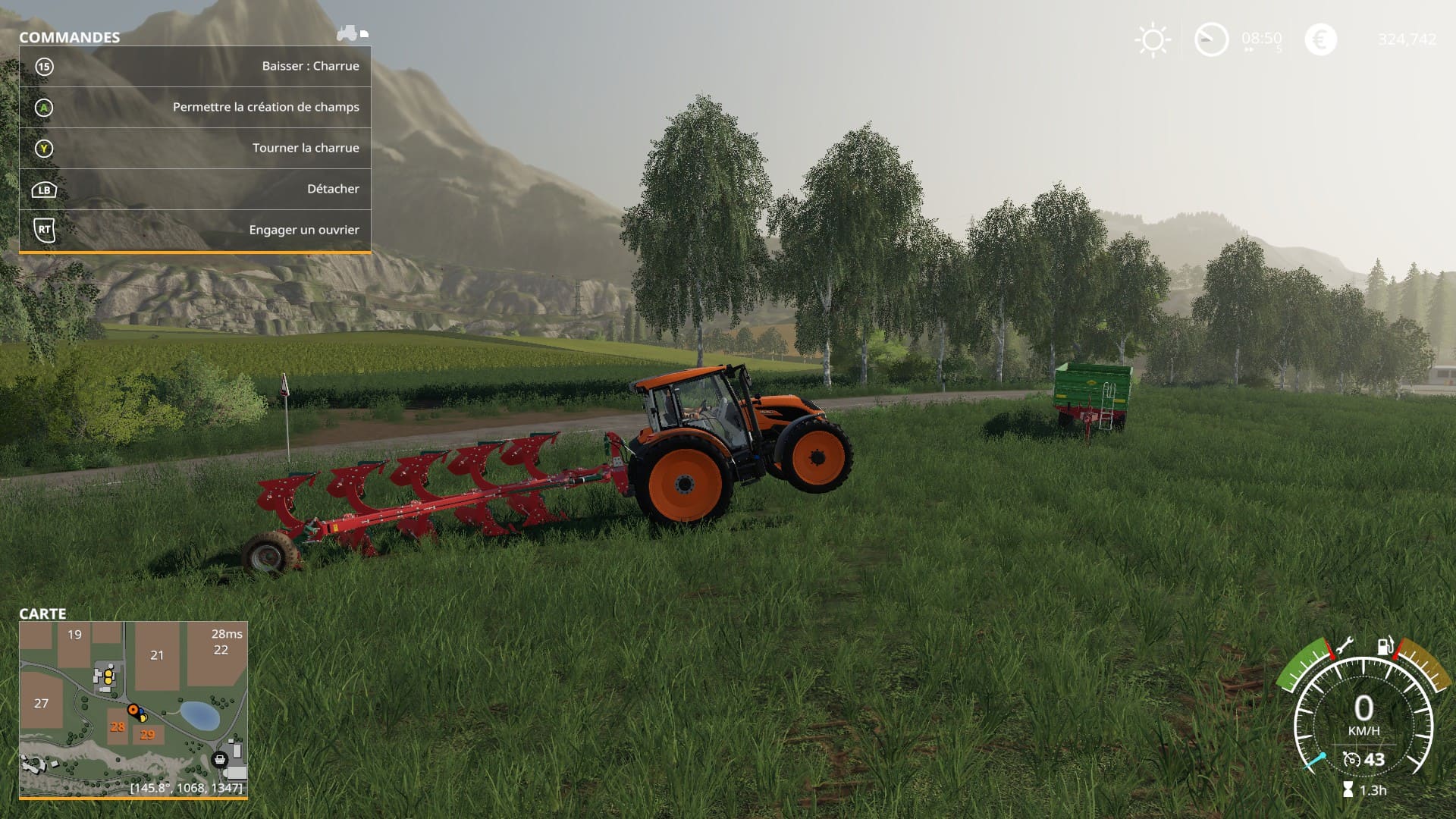Click the 'Détacher' action
This screenshot has width=1456, height=819.
tap(334, 189)
